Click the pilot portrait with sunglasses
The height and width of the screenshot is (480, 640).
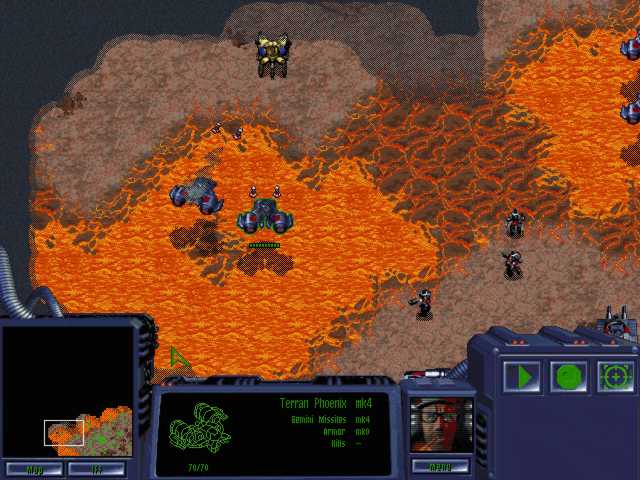[440, 423]
